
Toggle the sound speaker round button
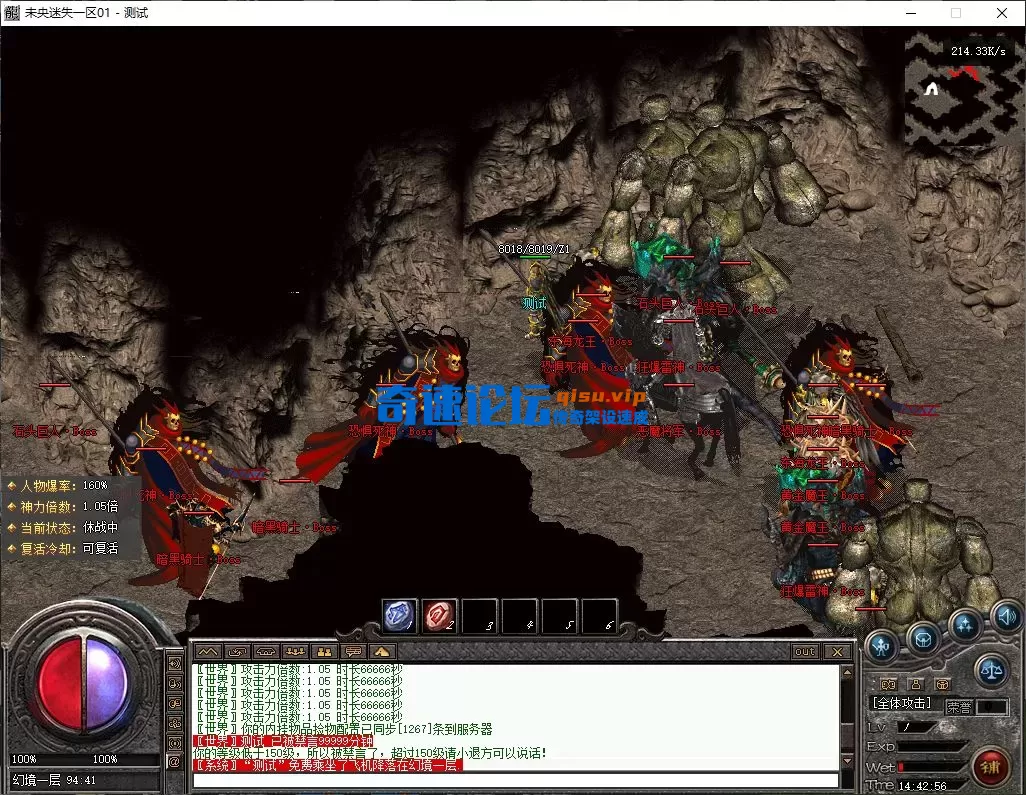tap(1005, 614)
